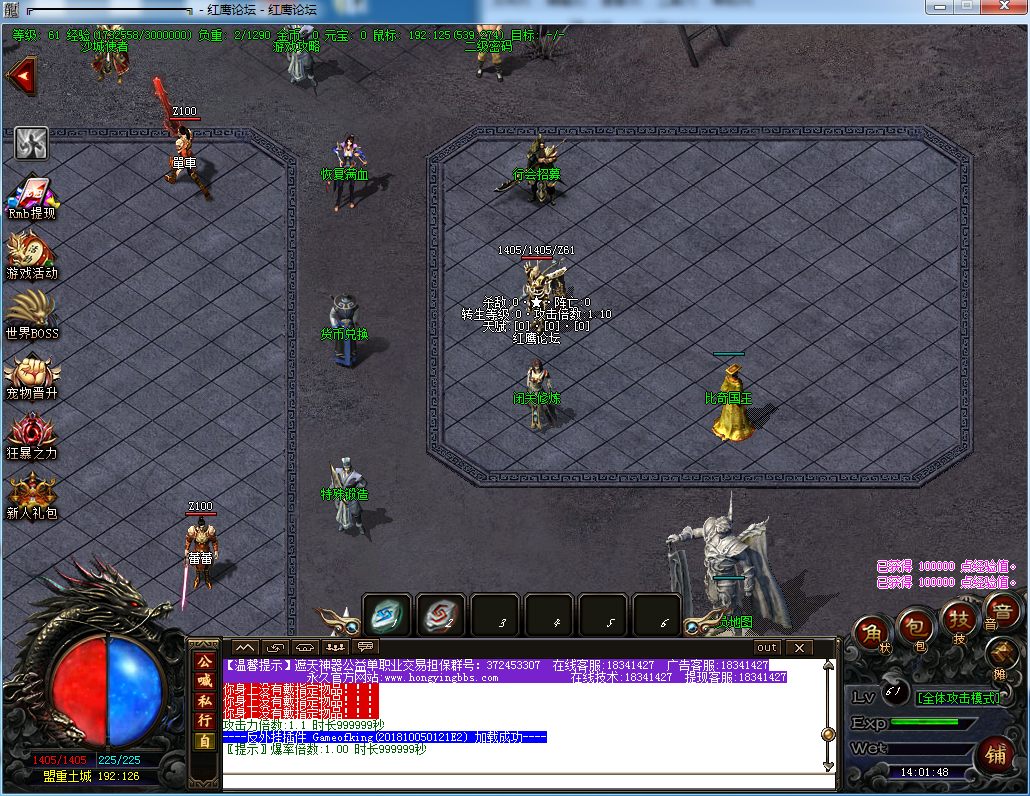Viewport: 1030px width, 796px height.
Task: Claim the 新人礼包 newcomer gift pack
Action: click(31, 494)
